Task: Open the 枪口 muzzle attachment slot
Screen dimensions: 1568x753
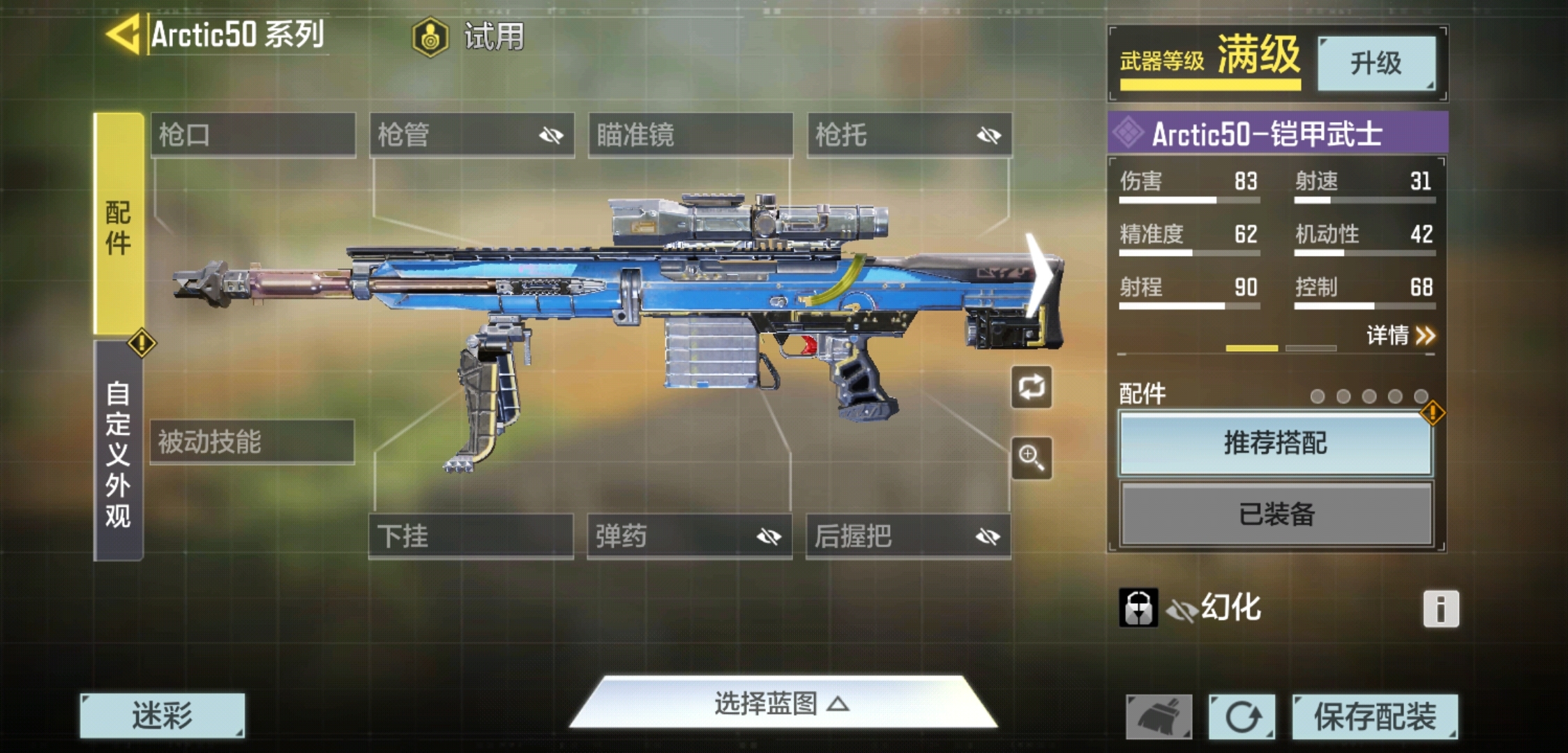Action: click(x=253, y=135)
